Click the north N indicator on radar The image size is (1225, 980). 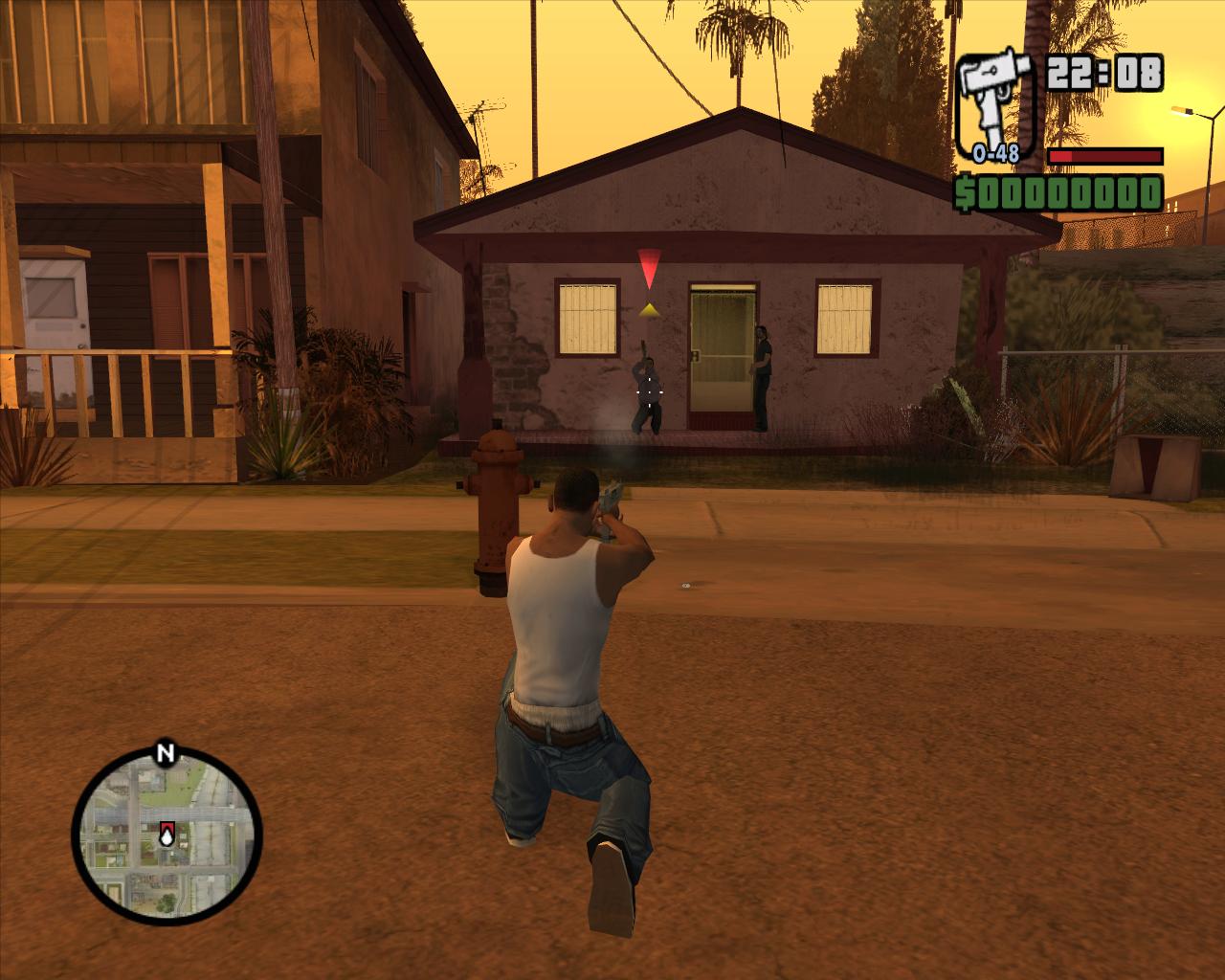pos(165,752)
